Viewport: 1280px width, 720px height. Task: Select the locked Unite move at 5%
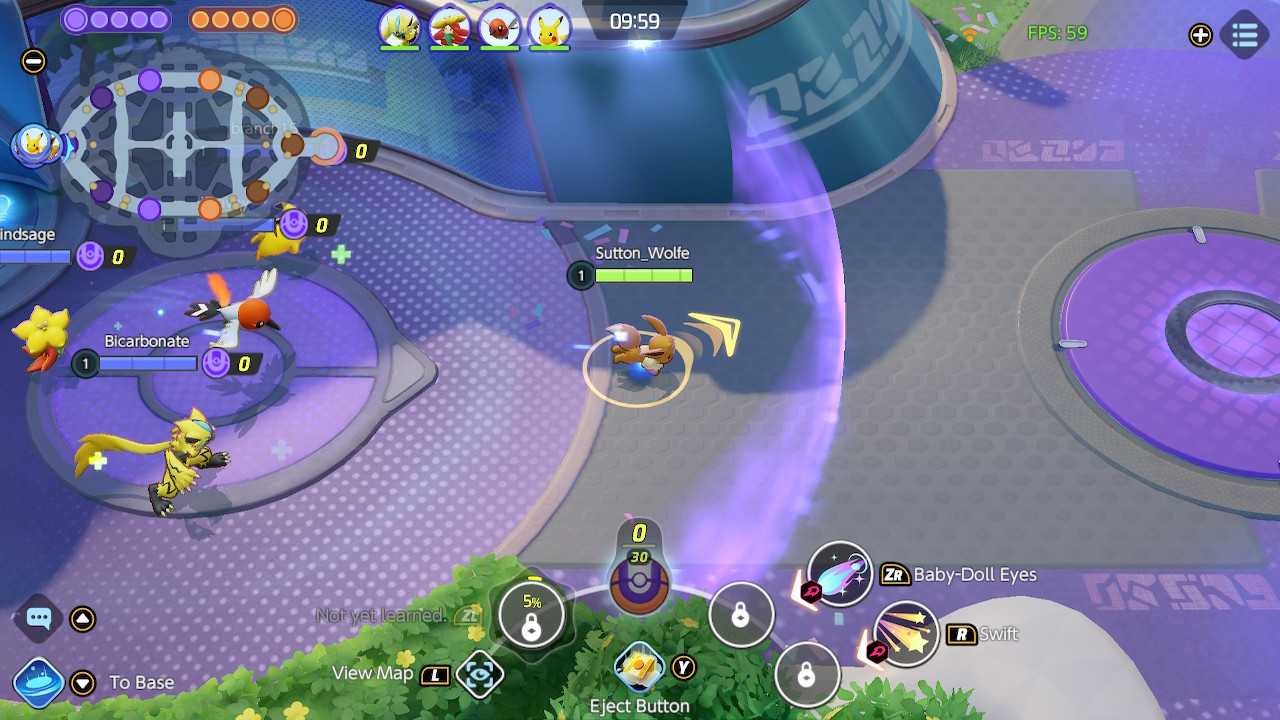tap(531, 615)
